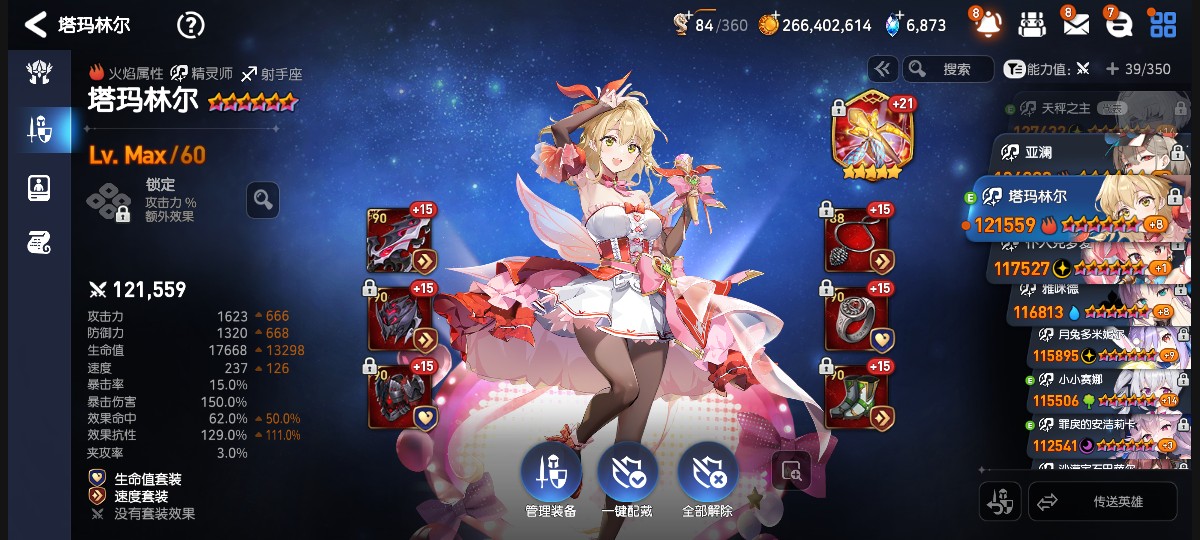This screenshot has height=540, width=1200.
Task: Click the 搜索 hero search box
Action: click(x=948, y=69)
